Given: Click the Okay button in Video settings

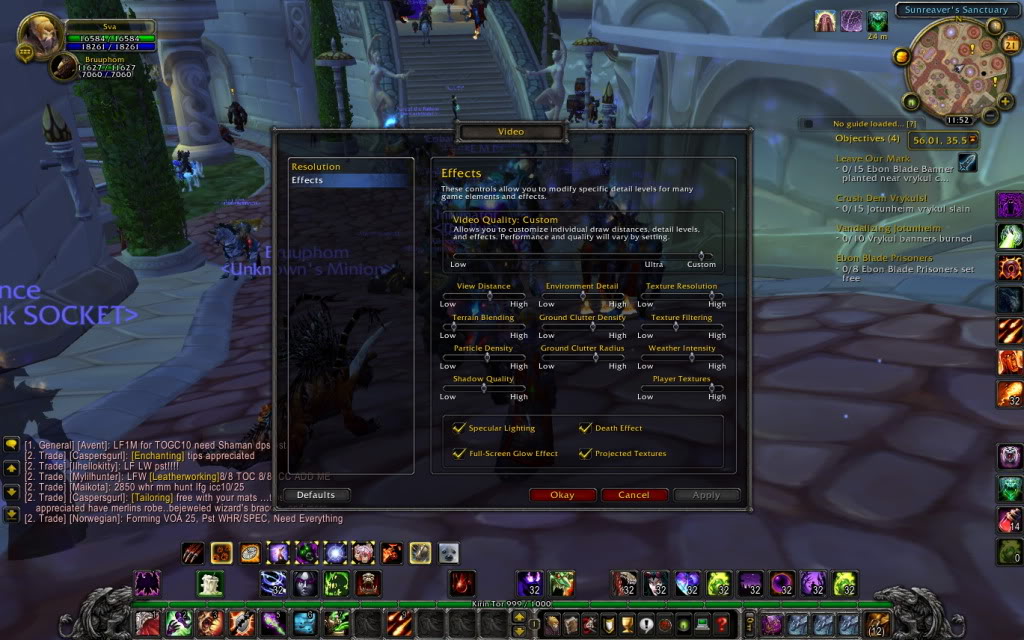Looking at the screenshot, I should (x=562, y=495).
